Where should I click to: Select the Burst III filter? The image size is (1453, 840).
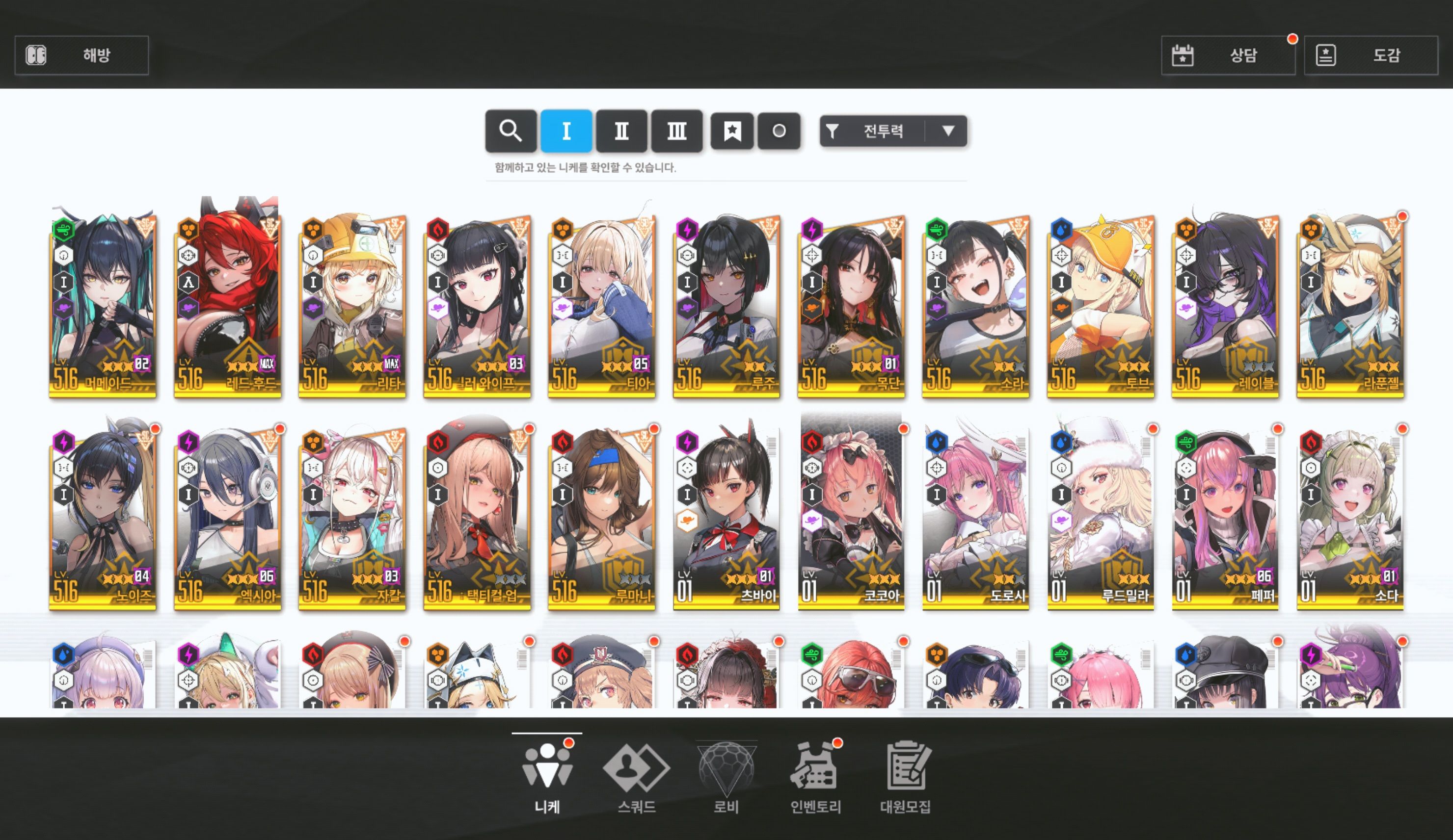pos(676,131)
